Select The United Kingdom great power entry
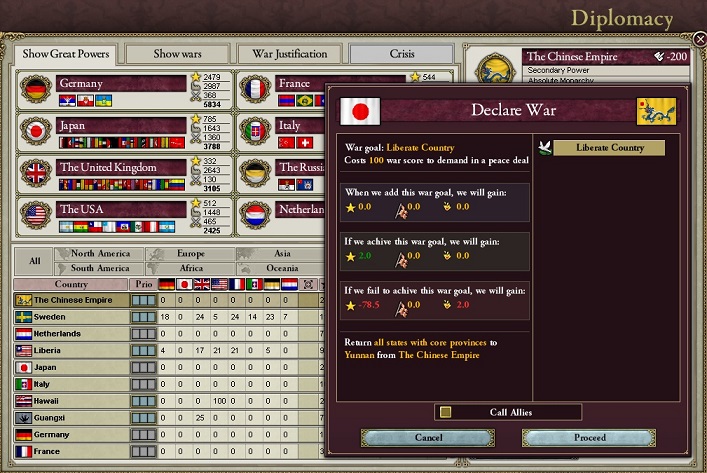707x473 pixels. click(122, 167)
